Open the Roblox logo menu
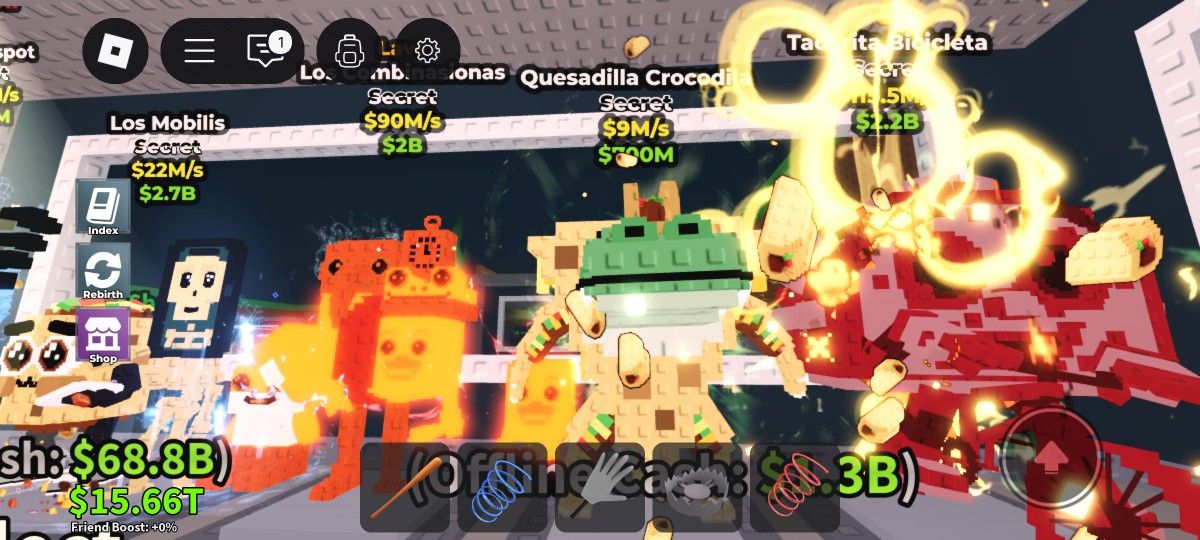Viewport: 1200px width, 540px height. pos(114,50)
